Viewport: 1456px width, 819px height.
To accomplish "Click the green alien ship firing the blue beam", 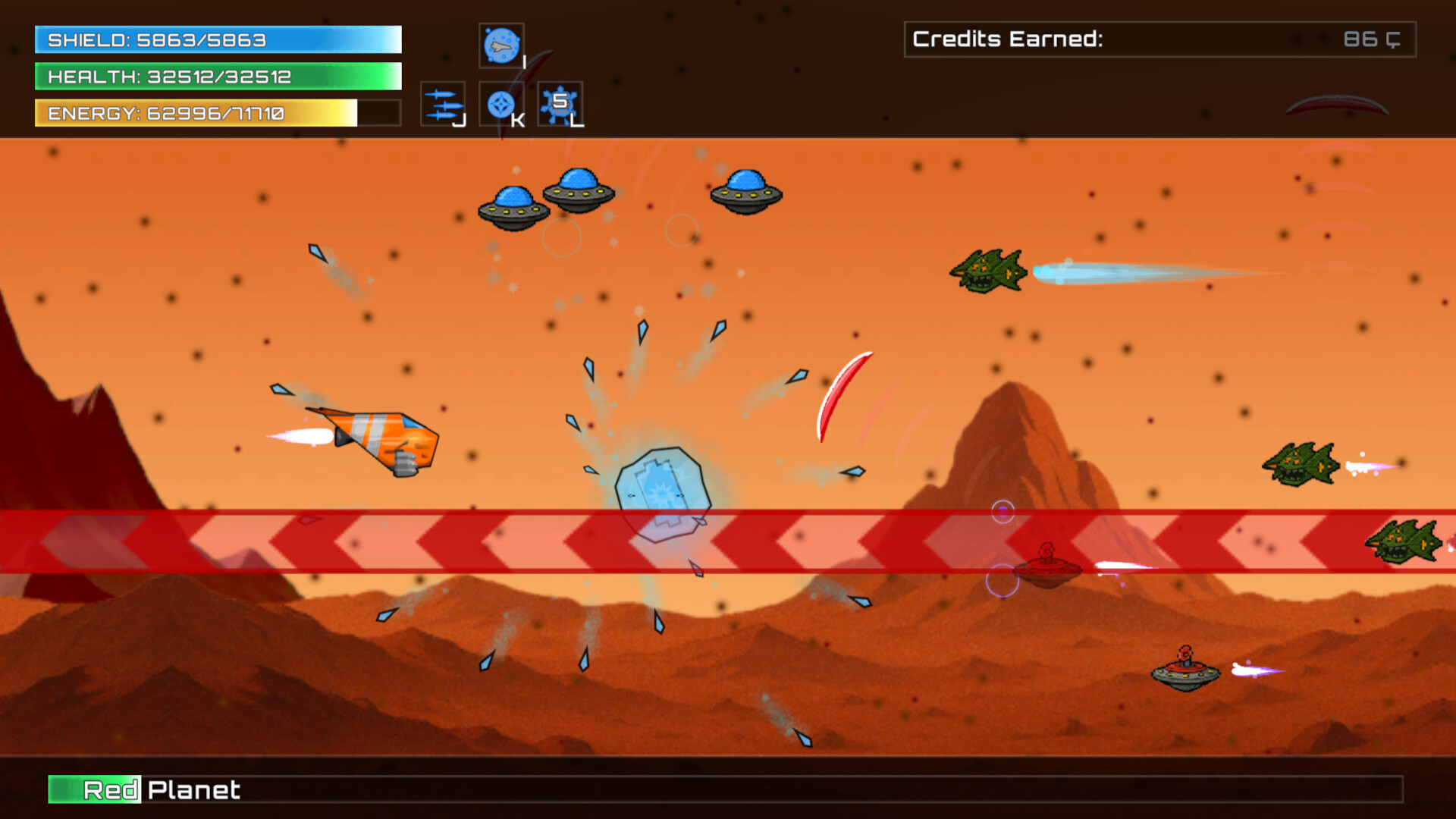I will pyautogui.click(x=988, y=271).
